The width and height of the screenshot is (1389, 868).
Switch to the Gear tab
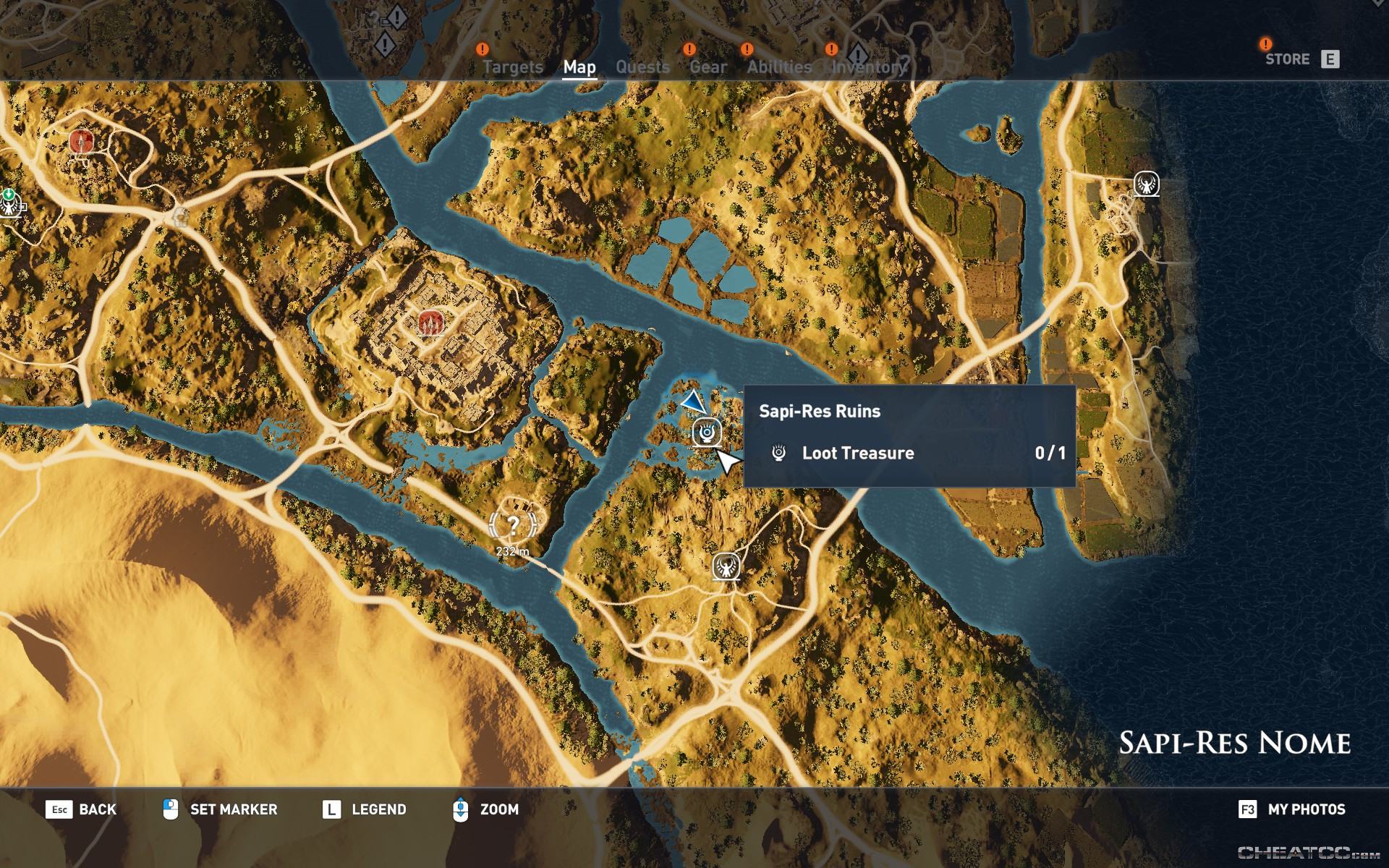tap(708, 67)
